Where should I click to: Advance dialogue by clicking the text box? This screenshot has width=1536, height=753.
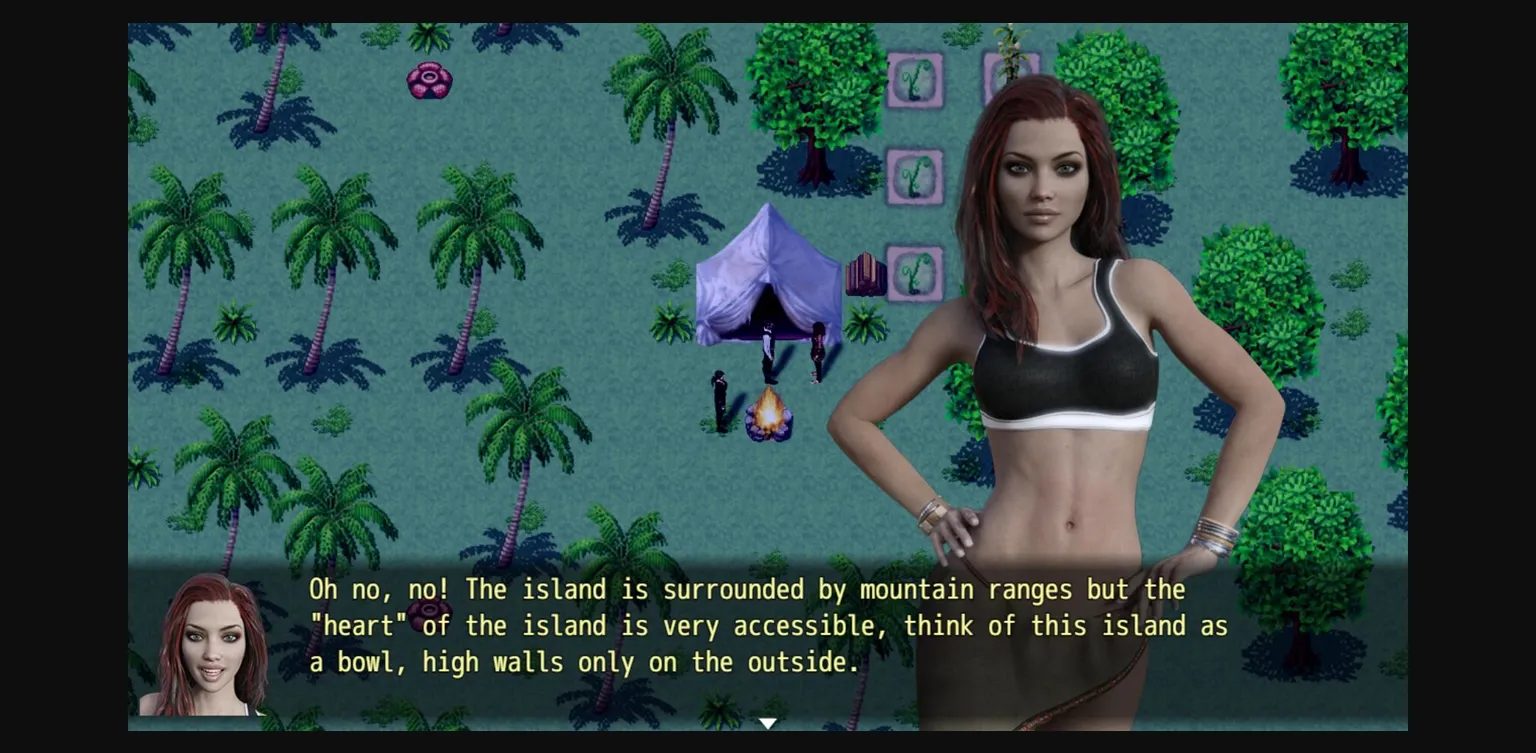[700, 625]
